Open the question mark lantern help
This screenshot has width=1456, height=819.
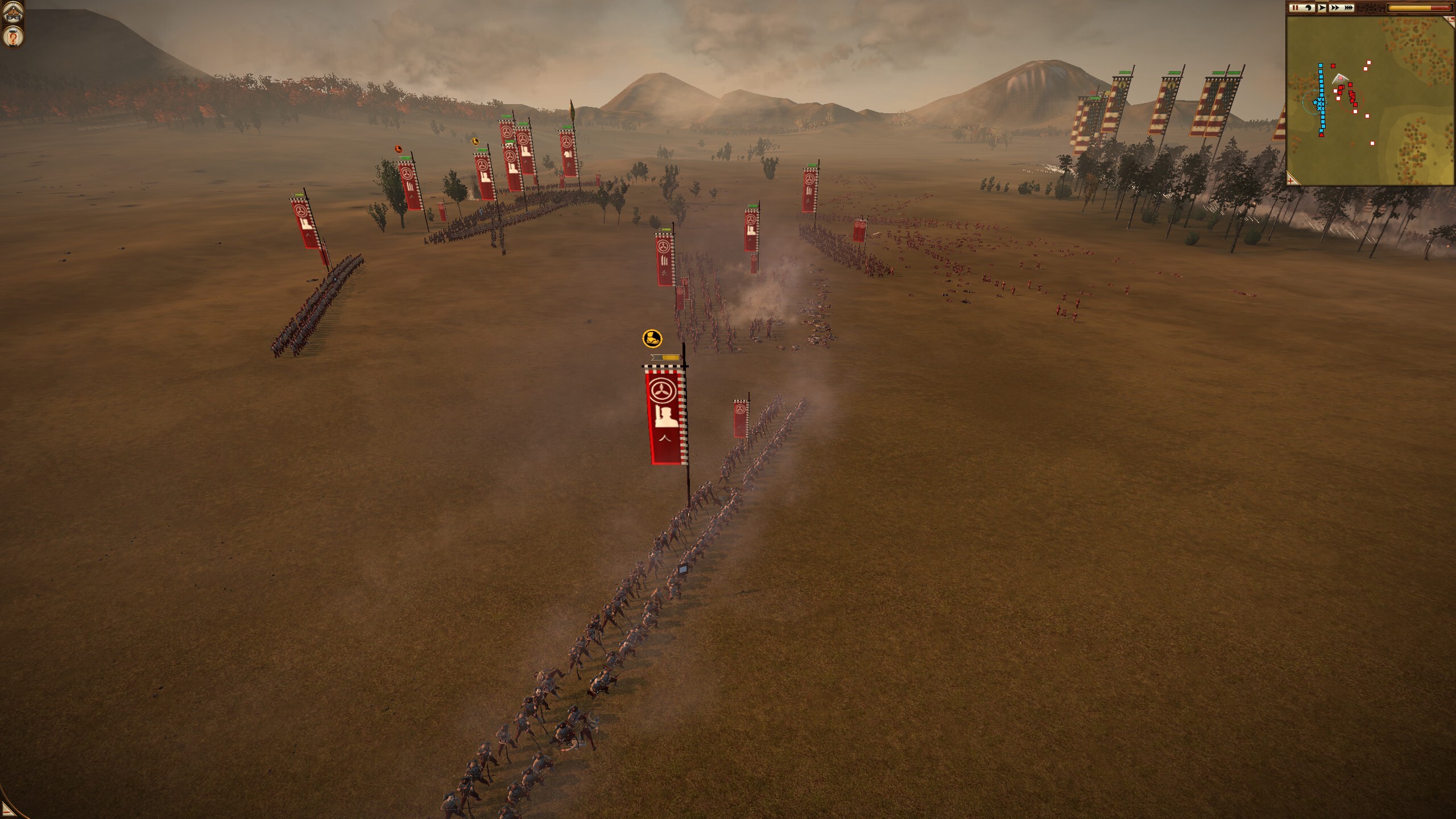click(x=13, y=37)
